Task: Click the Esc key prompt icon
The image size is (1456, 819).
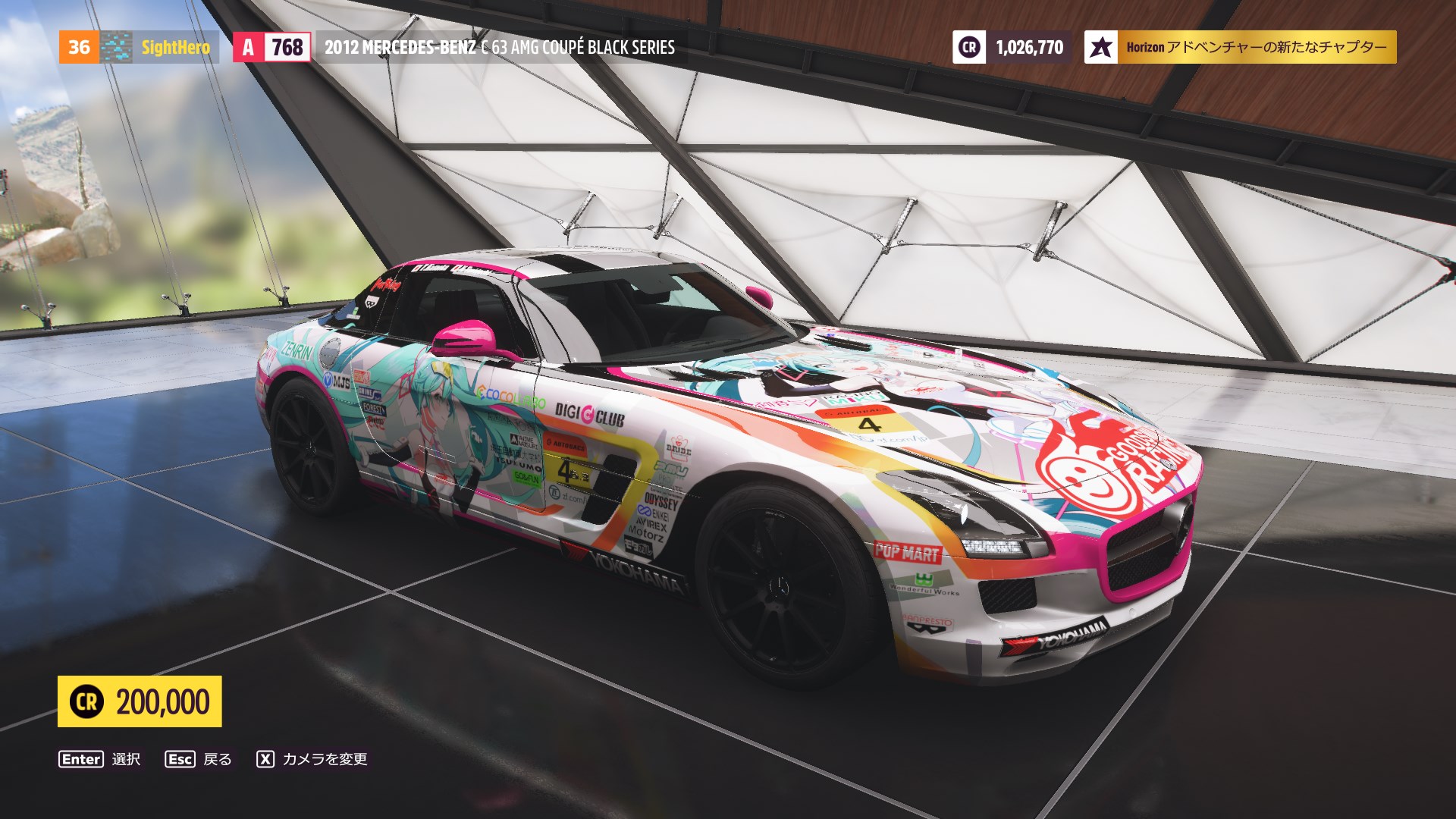Action: tap(180, 758)
